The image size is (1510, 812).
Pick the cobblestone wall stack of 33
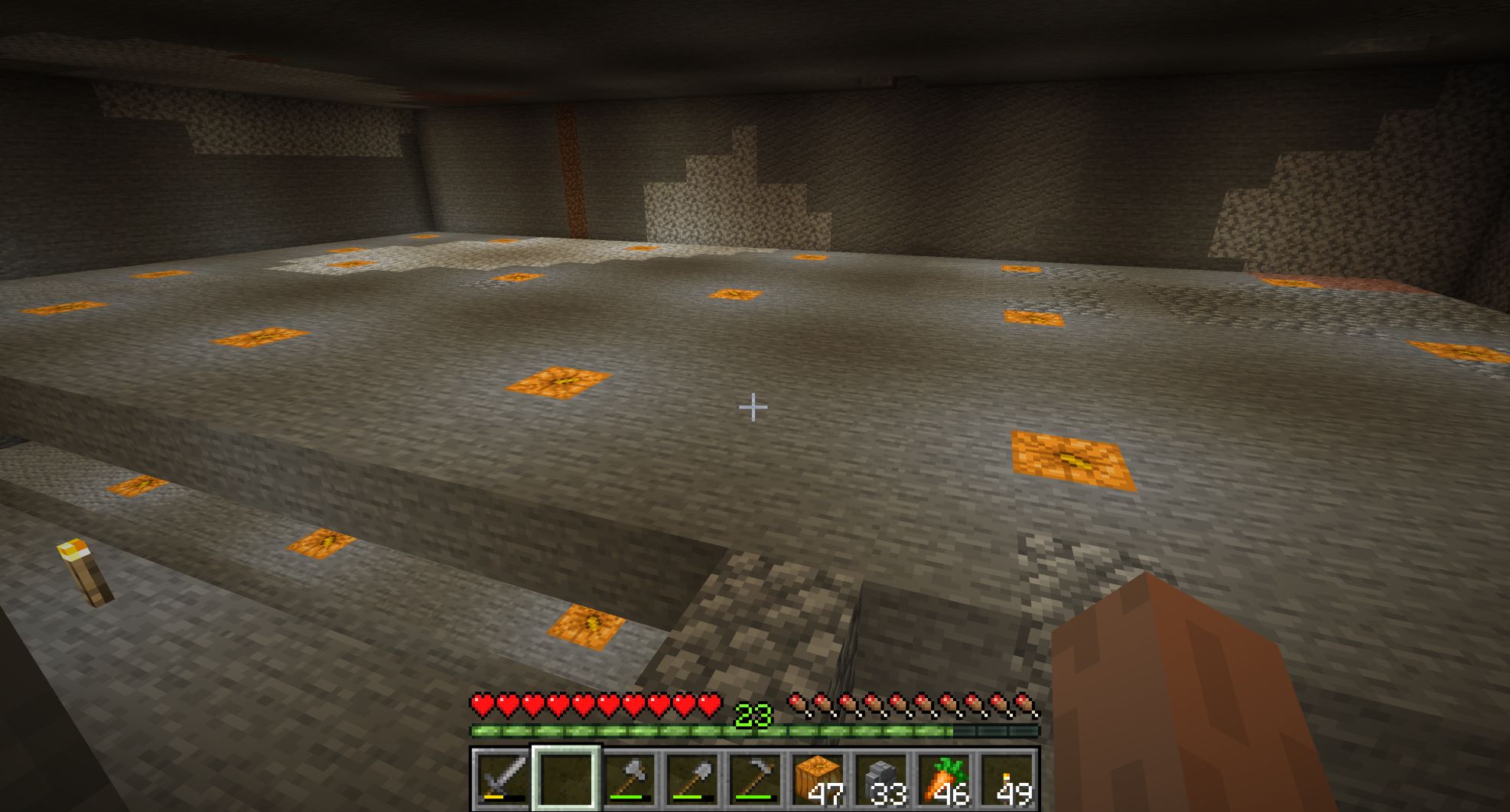coord(882,778)
